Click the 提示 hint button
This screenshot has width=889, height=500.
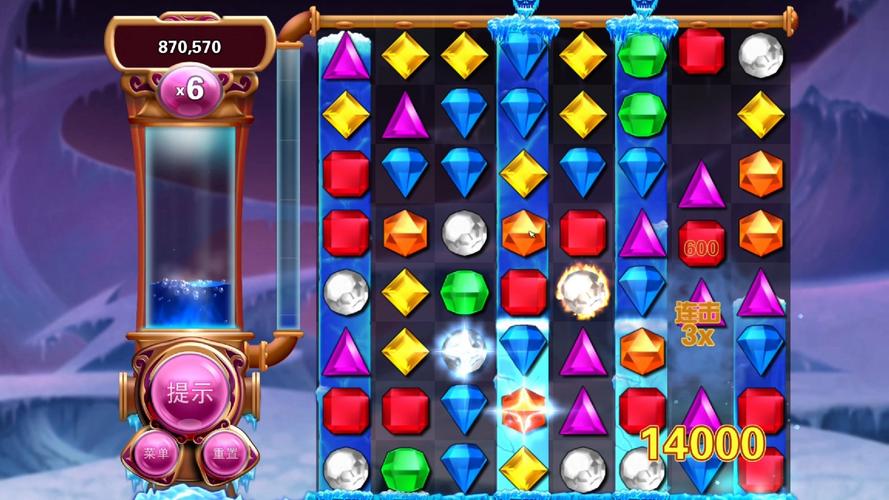(x=189, y=393)
